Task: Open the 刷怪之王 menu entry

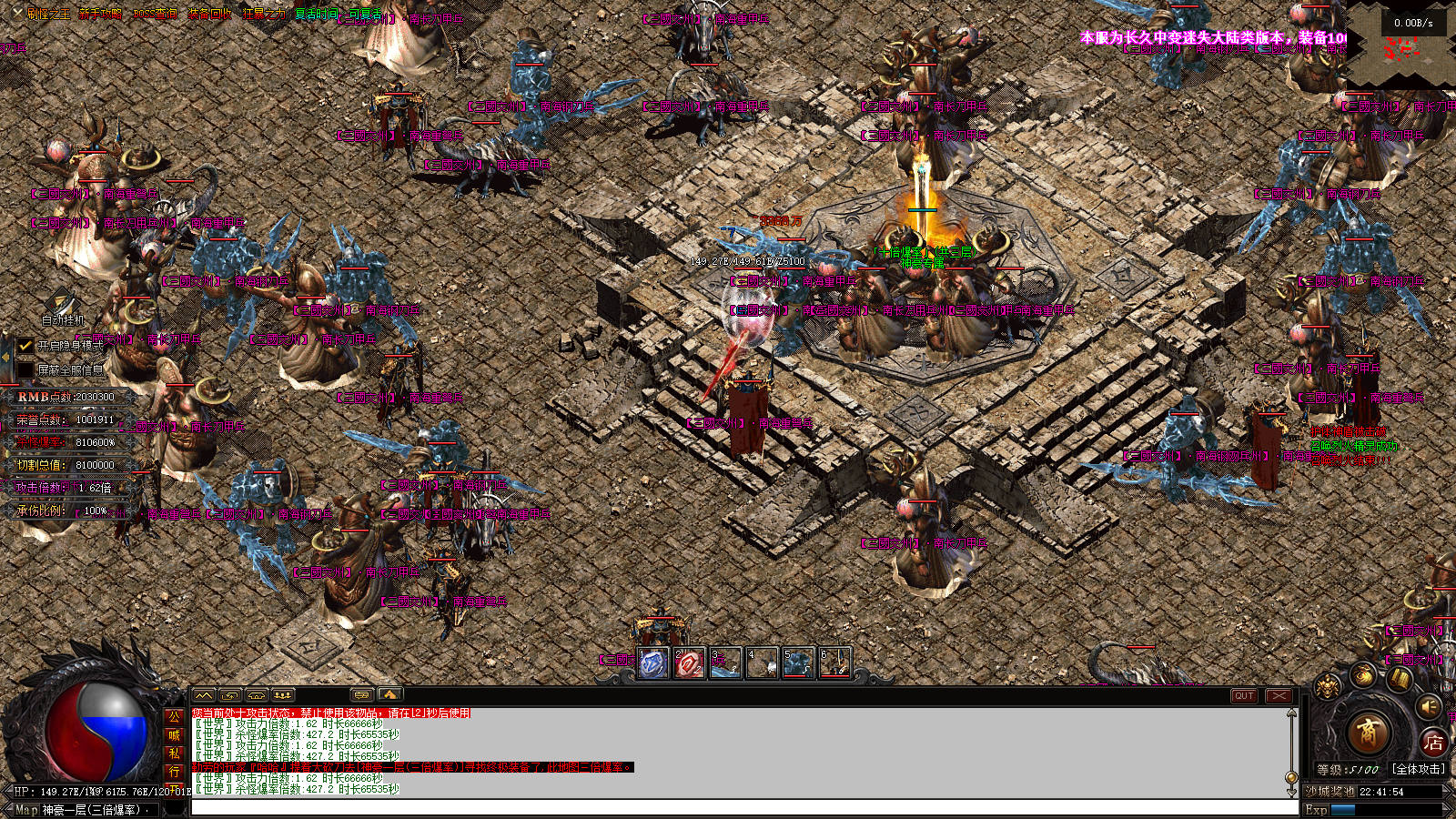Action: (48, 15)
